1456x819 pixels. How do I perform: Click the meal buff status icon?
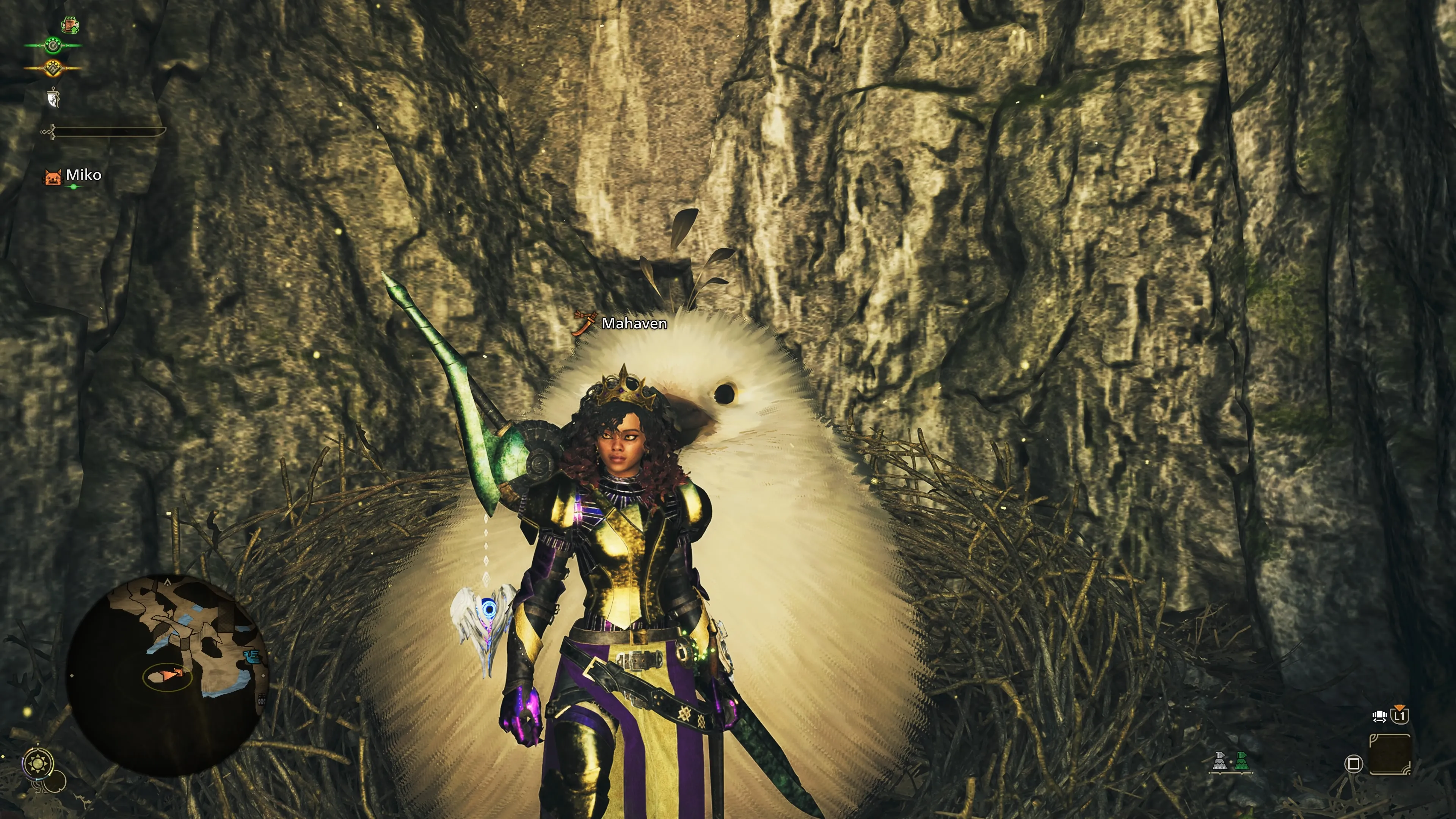(x=70, y=24)
